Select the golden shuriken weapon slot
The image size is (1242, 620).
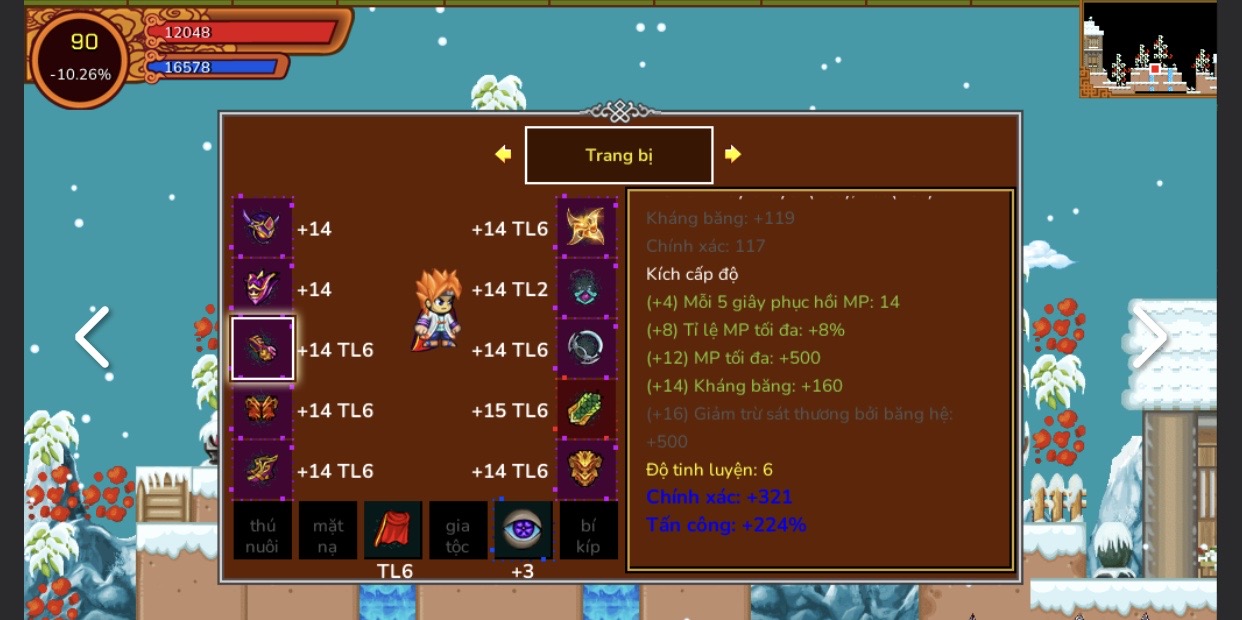click(586, 228)
